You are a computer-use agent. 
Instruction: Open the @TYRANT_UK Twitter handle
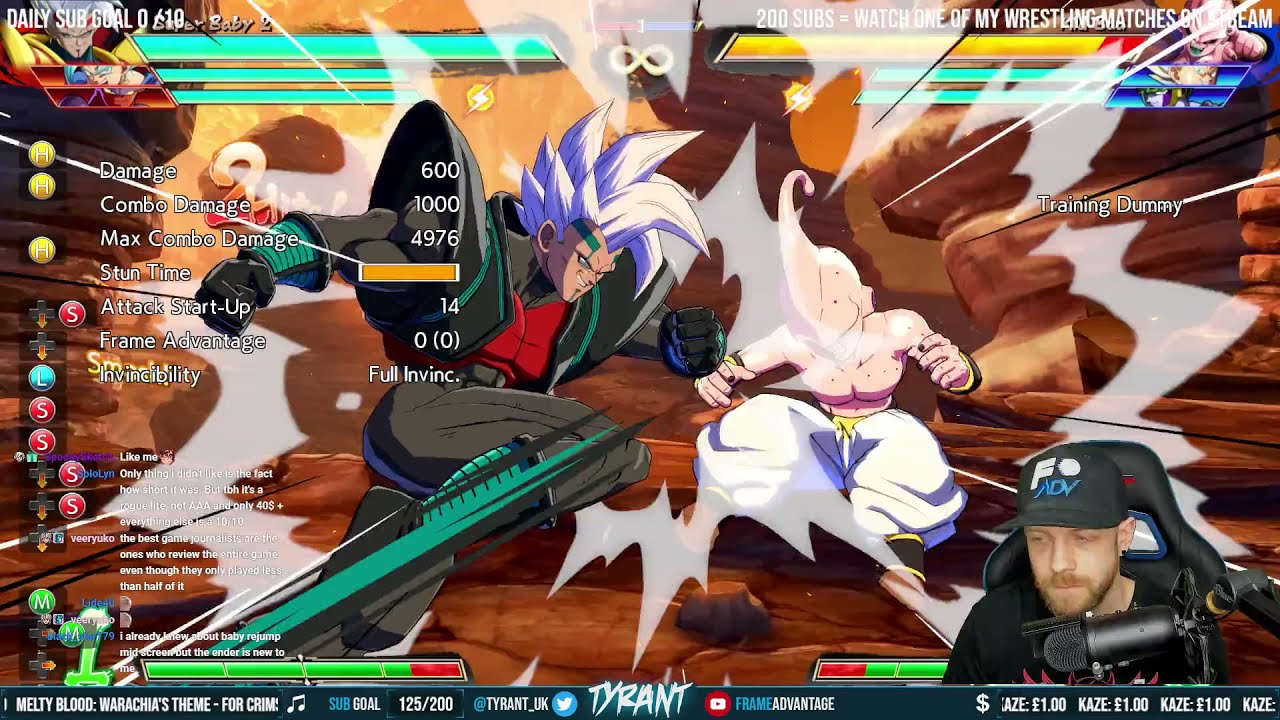(x=510, y=704)
